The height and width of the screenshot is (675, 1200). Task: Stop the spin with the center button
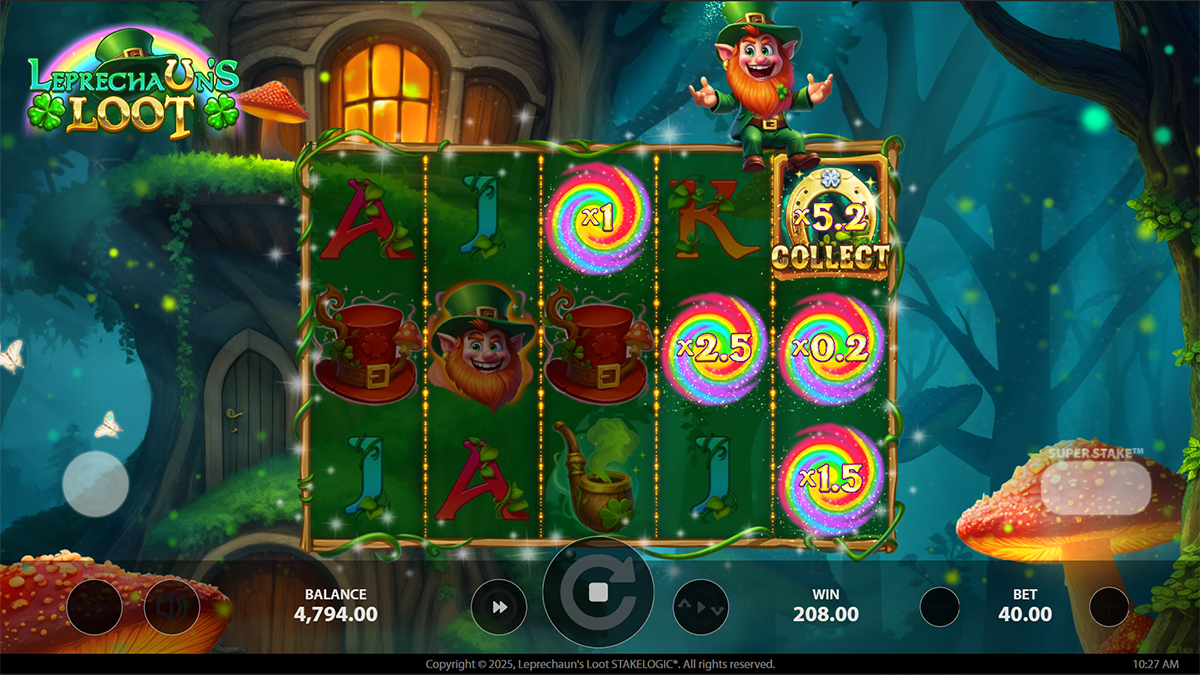tap(598, 593)
